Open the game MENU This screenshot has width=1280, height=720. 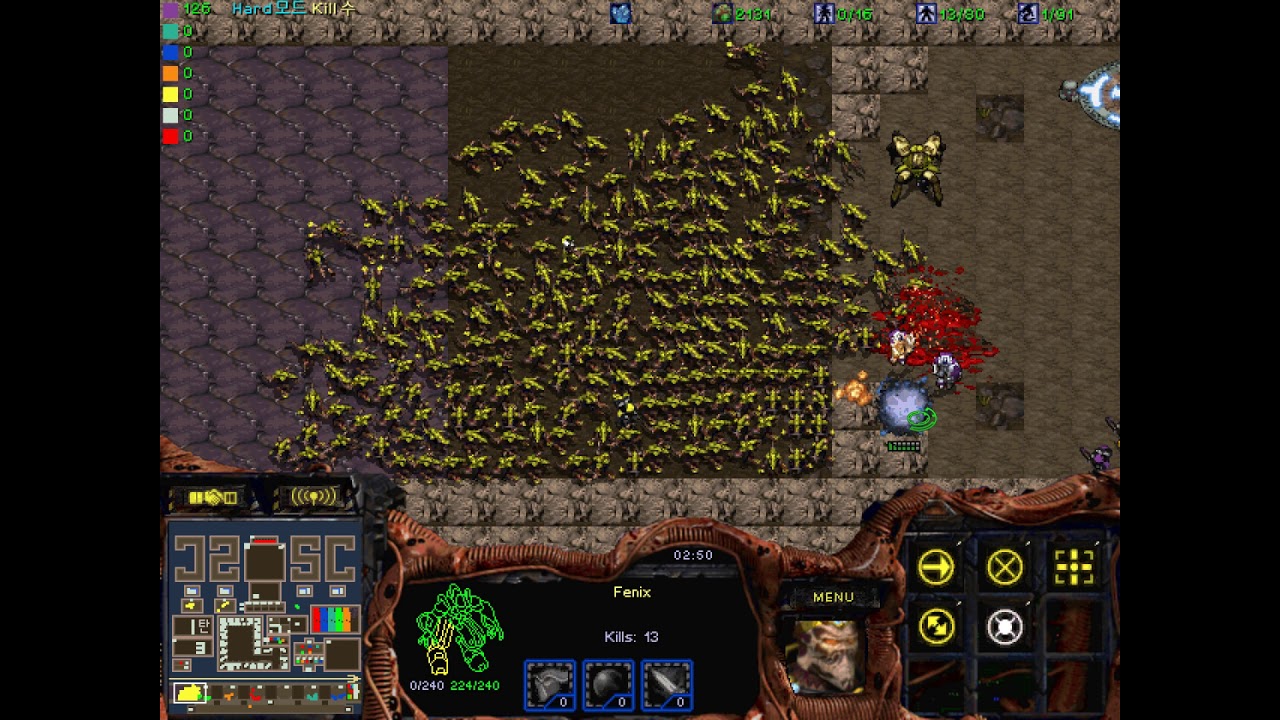pyautogui.click(x=833, y=597)
